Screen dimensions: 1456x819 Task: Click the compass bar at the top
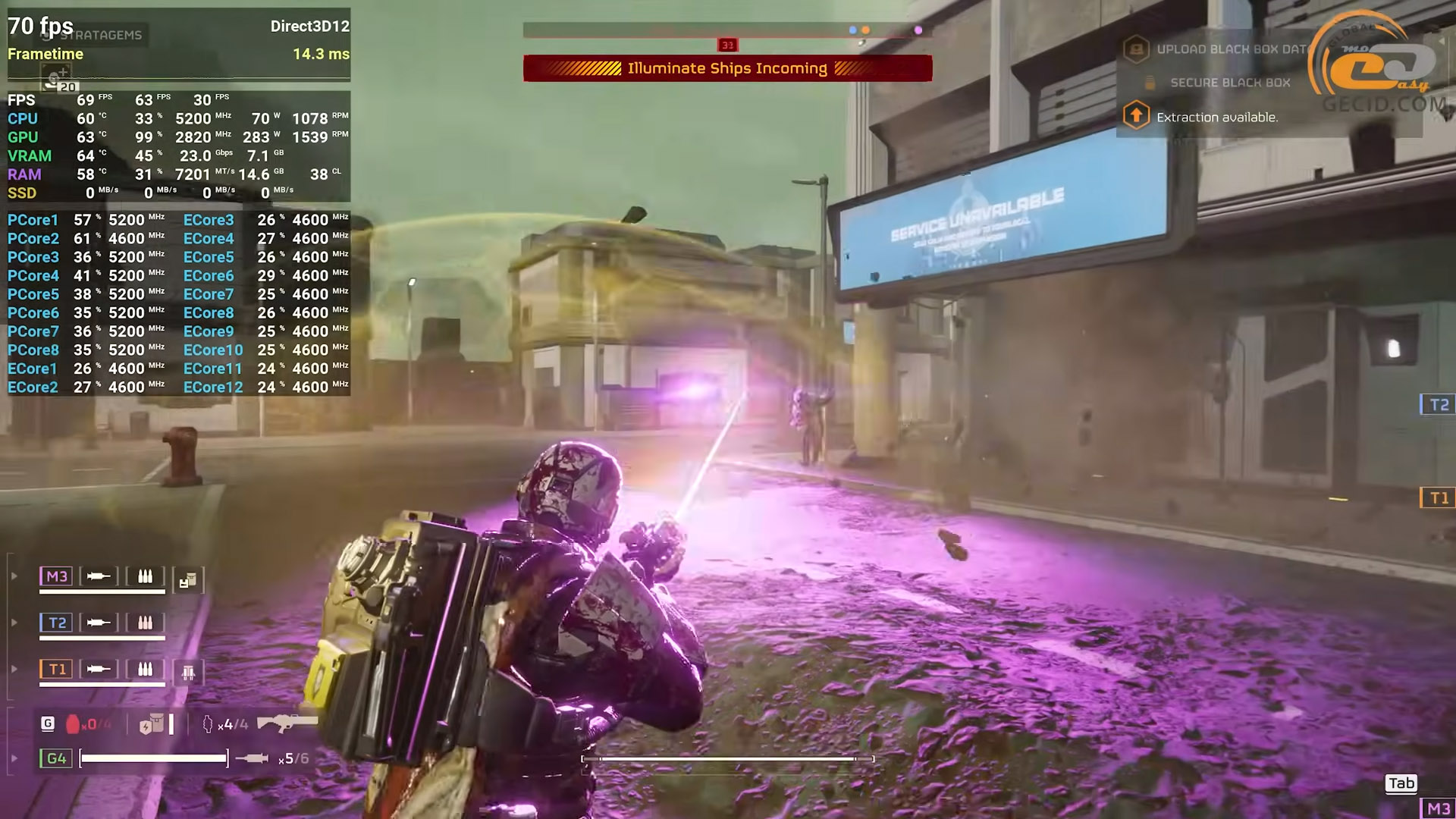tap(727, 30)
